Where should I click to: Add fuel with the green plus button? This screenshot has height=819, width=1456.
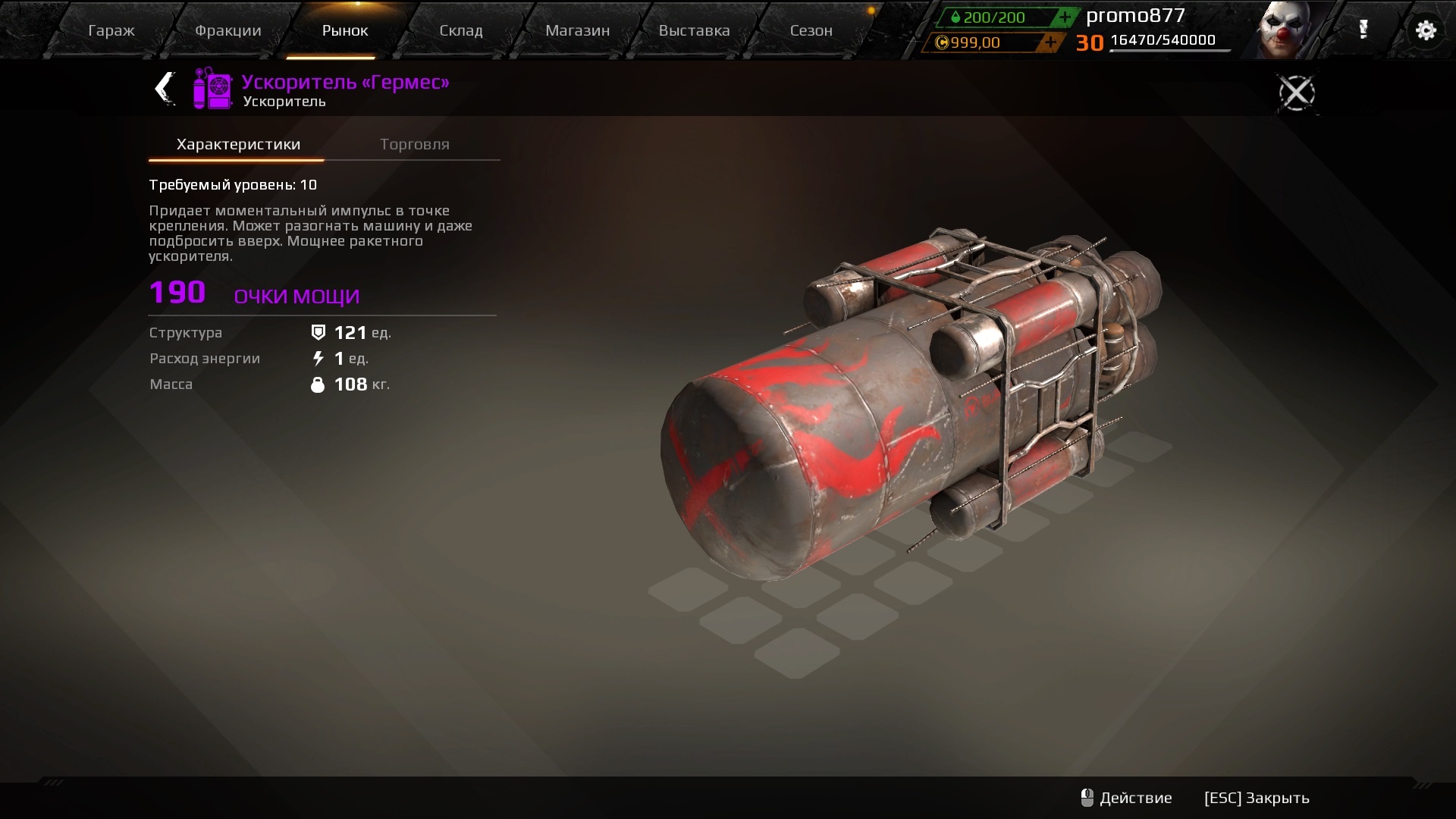[1065, 17]
